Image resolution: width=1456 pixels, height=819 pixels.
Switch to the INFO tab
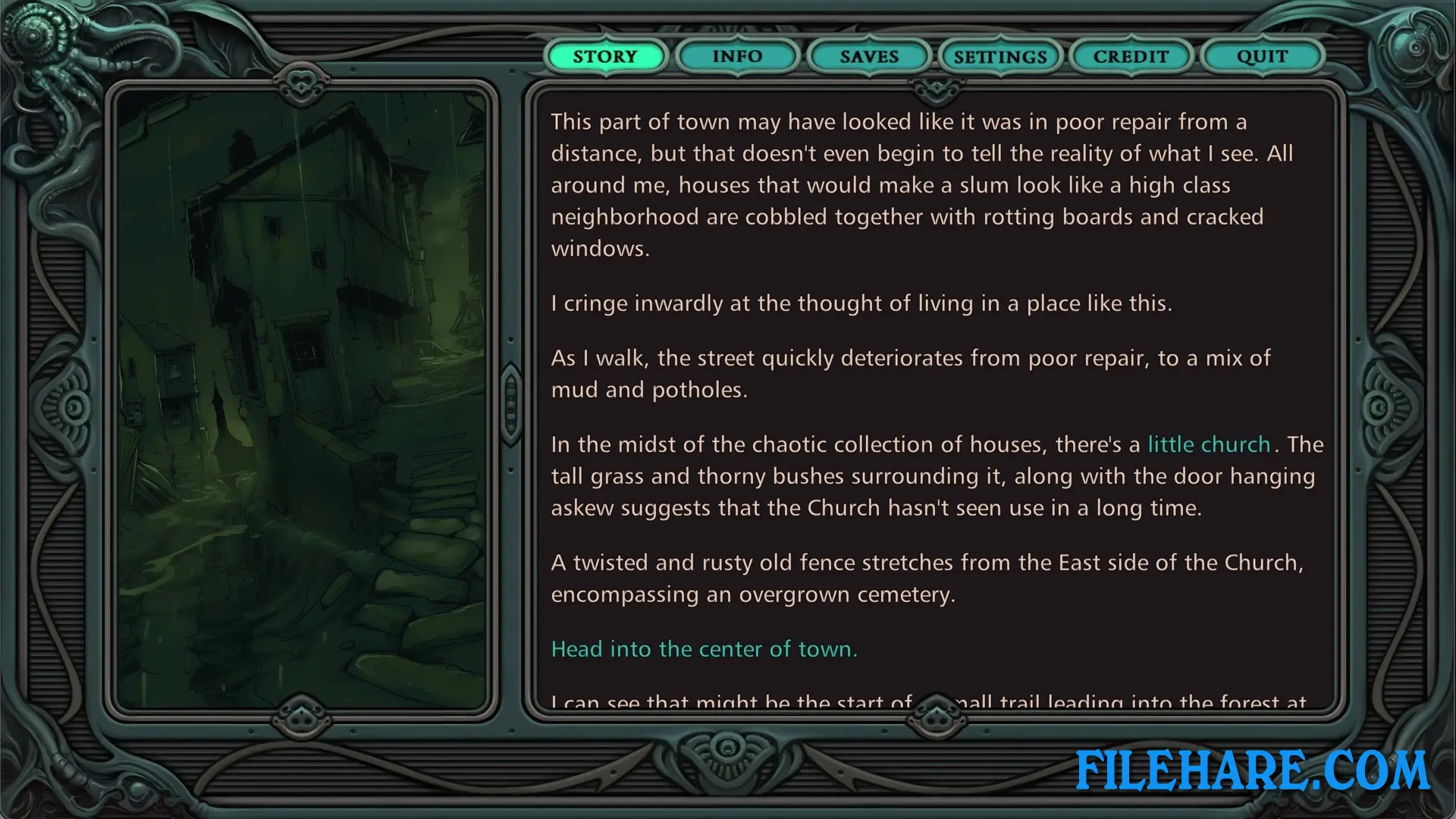click(736, 56)
